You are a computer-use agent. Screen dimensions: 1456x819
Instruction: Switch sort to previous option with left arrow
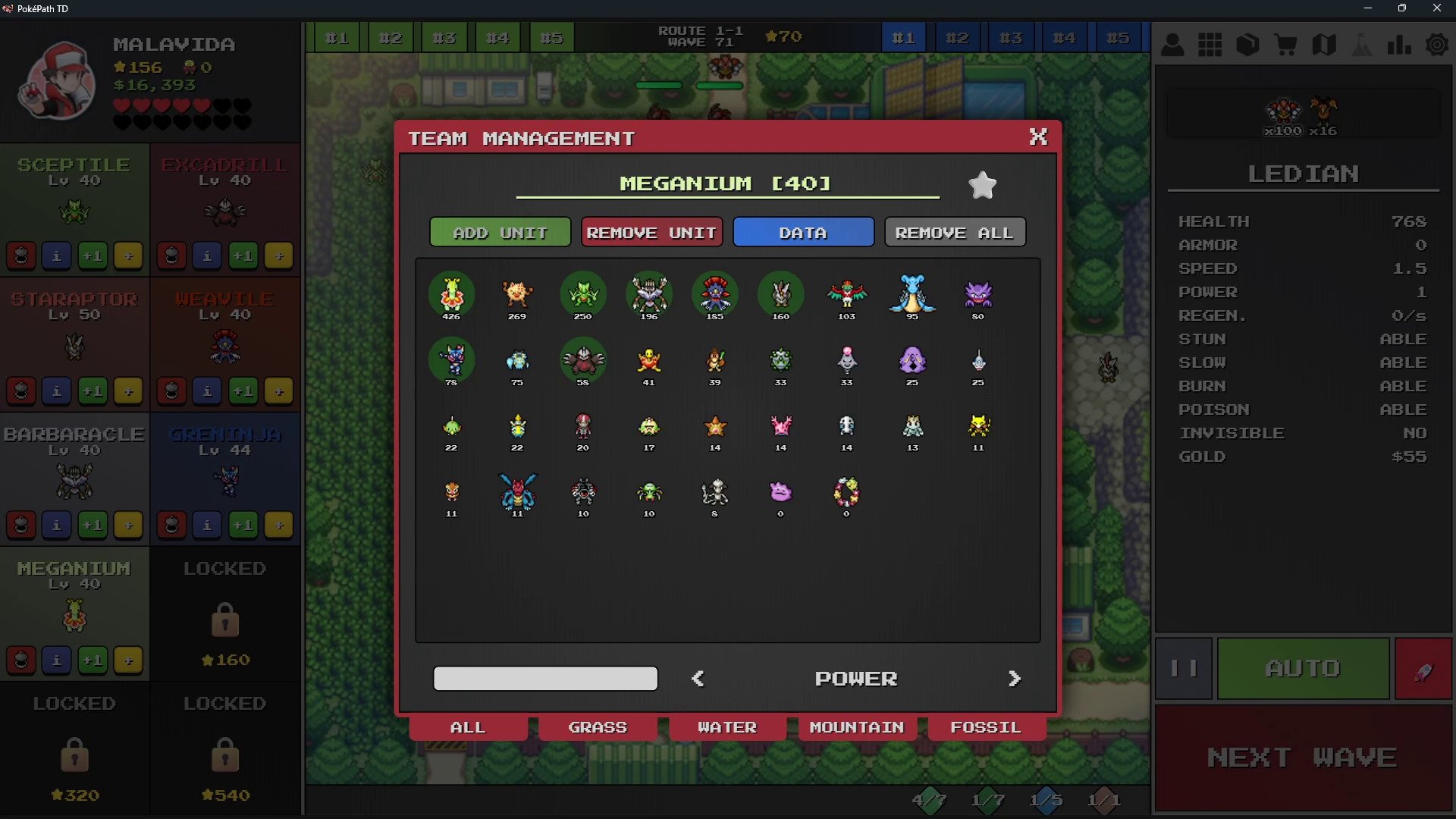(x=698, y=679)
